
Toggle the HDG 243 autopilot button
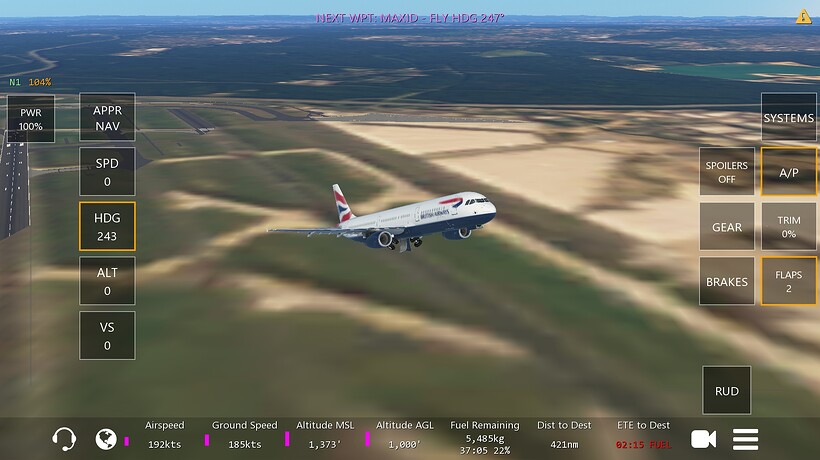click(107, 227)
